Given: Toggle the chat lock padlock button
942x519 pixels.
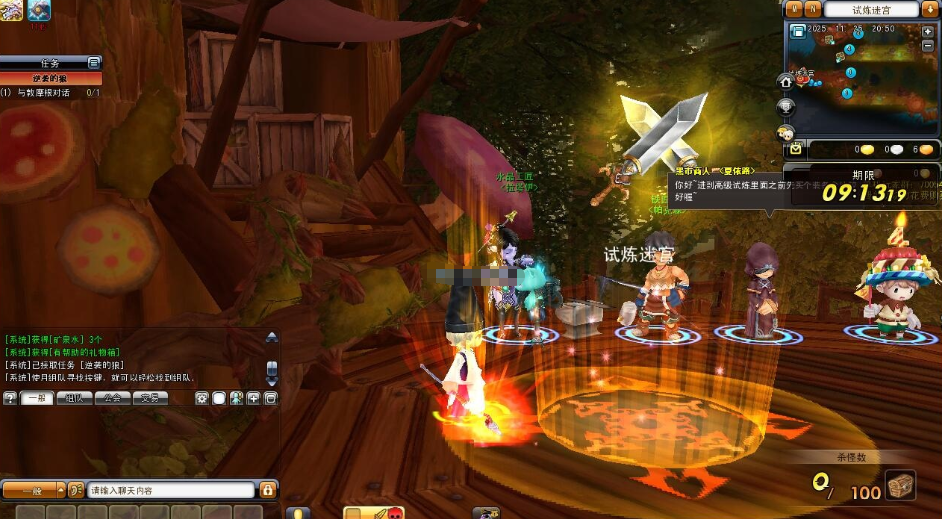Looking at the screenshot, I should tap(268, 490).
